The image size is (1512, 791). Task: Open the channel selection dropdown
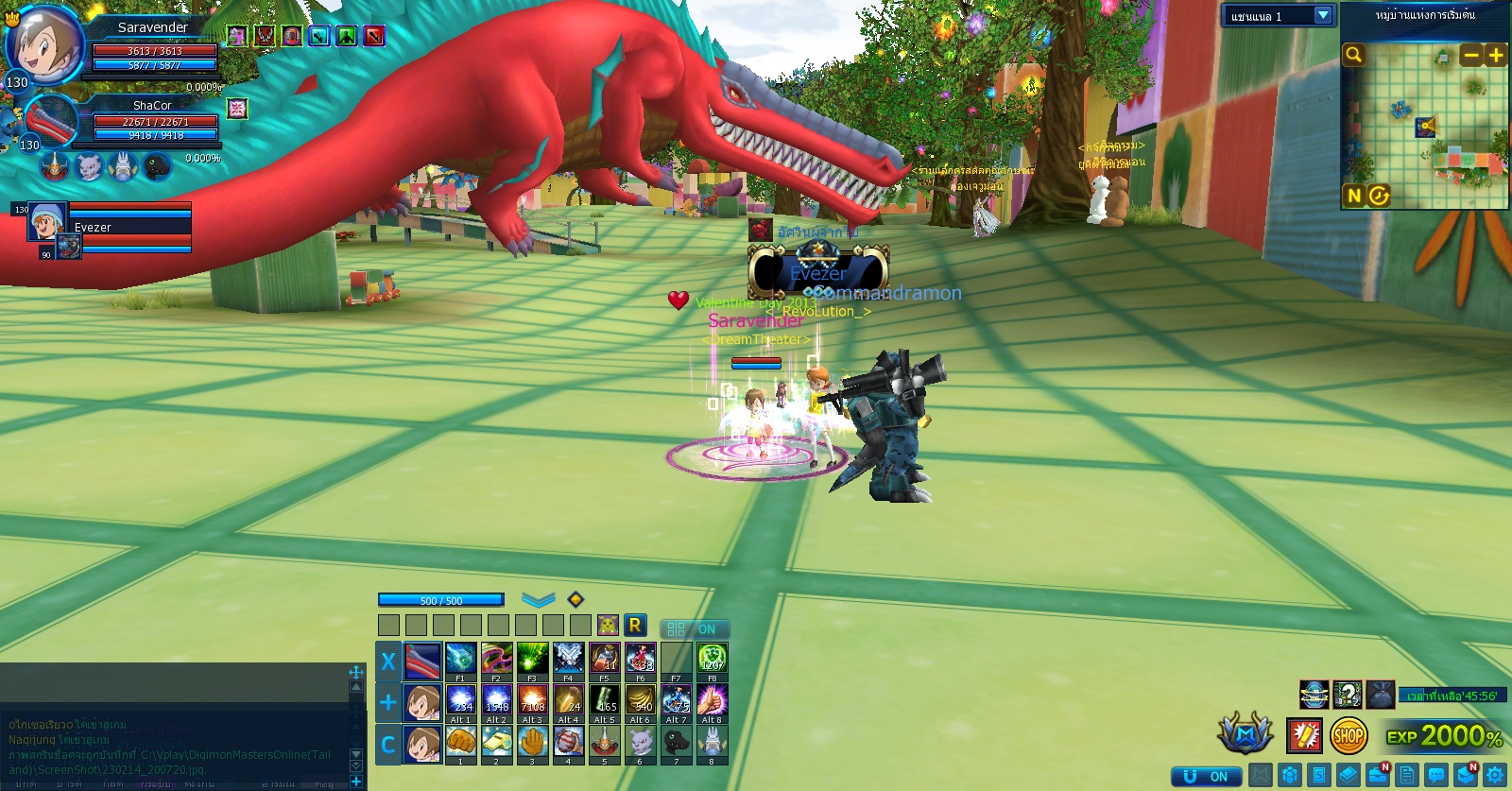(1322, 16)
